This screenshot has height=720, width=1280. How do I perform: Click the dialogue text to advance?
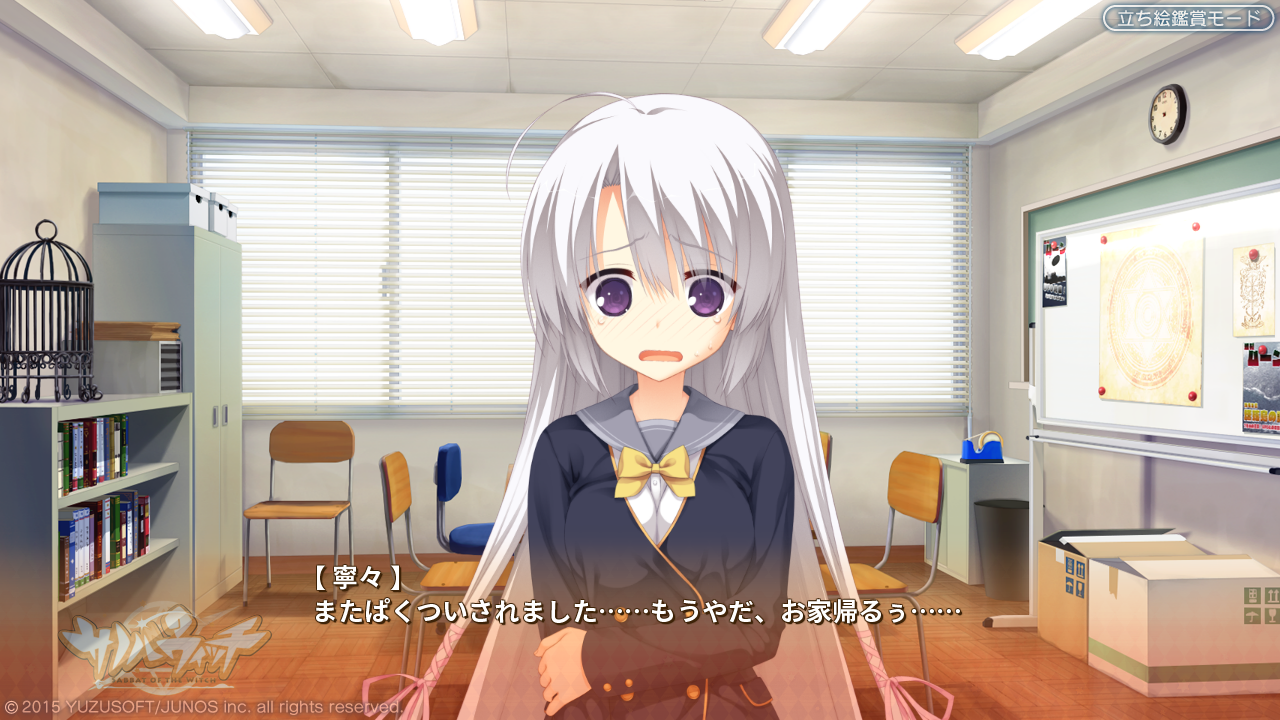[x=640, y=611]
